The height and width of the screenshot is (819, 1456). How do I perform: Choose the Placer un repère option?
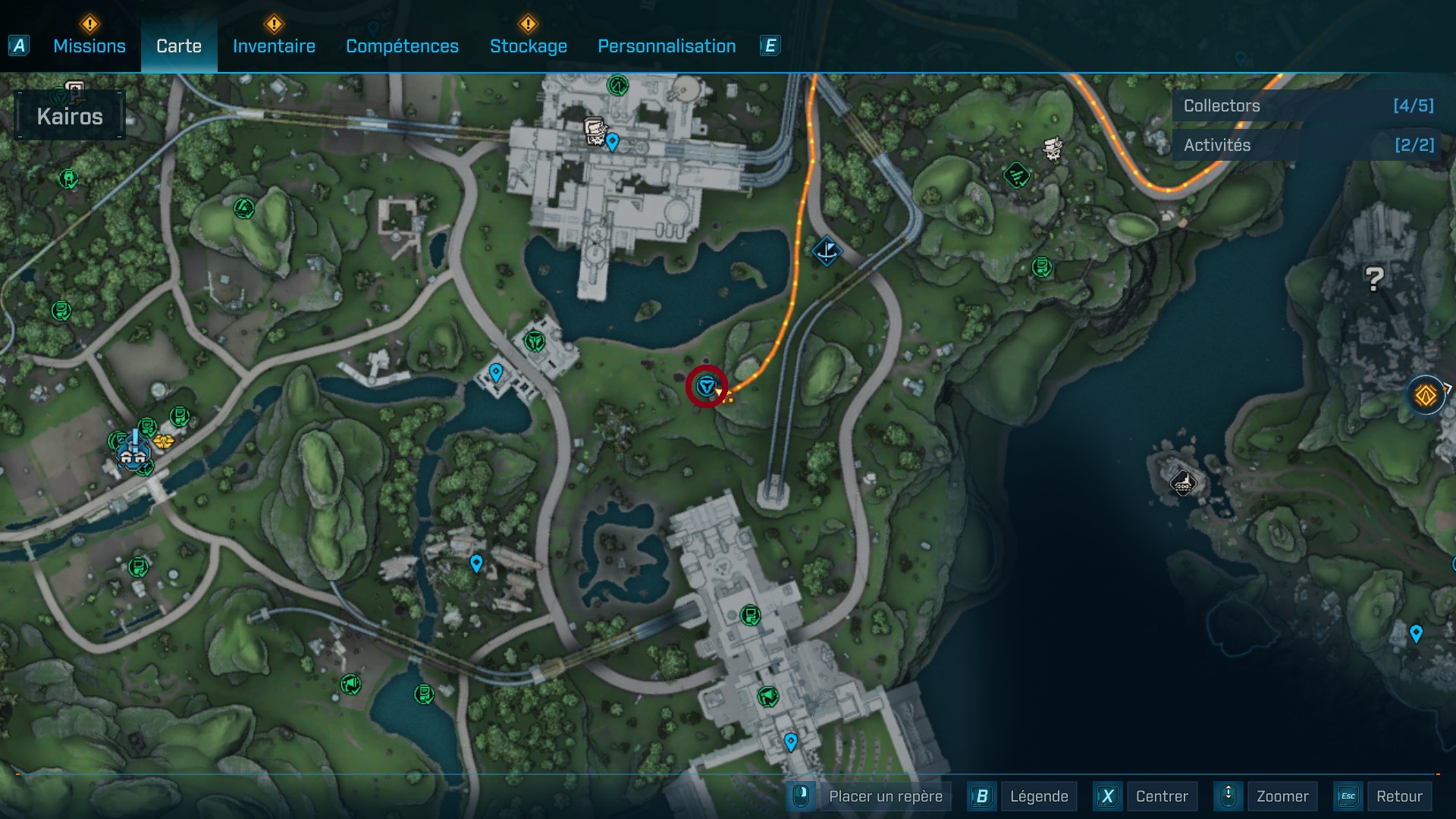(x=885, y=796)
